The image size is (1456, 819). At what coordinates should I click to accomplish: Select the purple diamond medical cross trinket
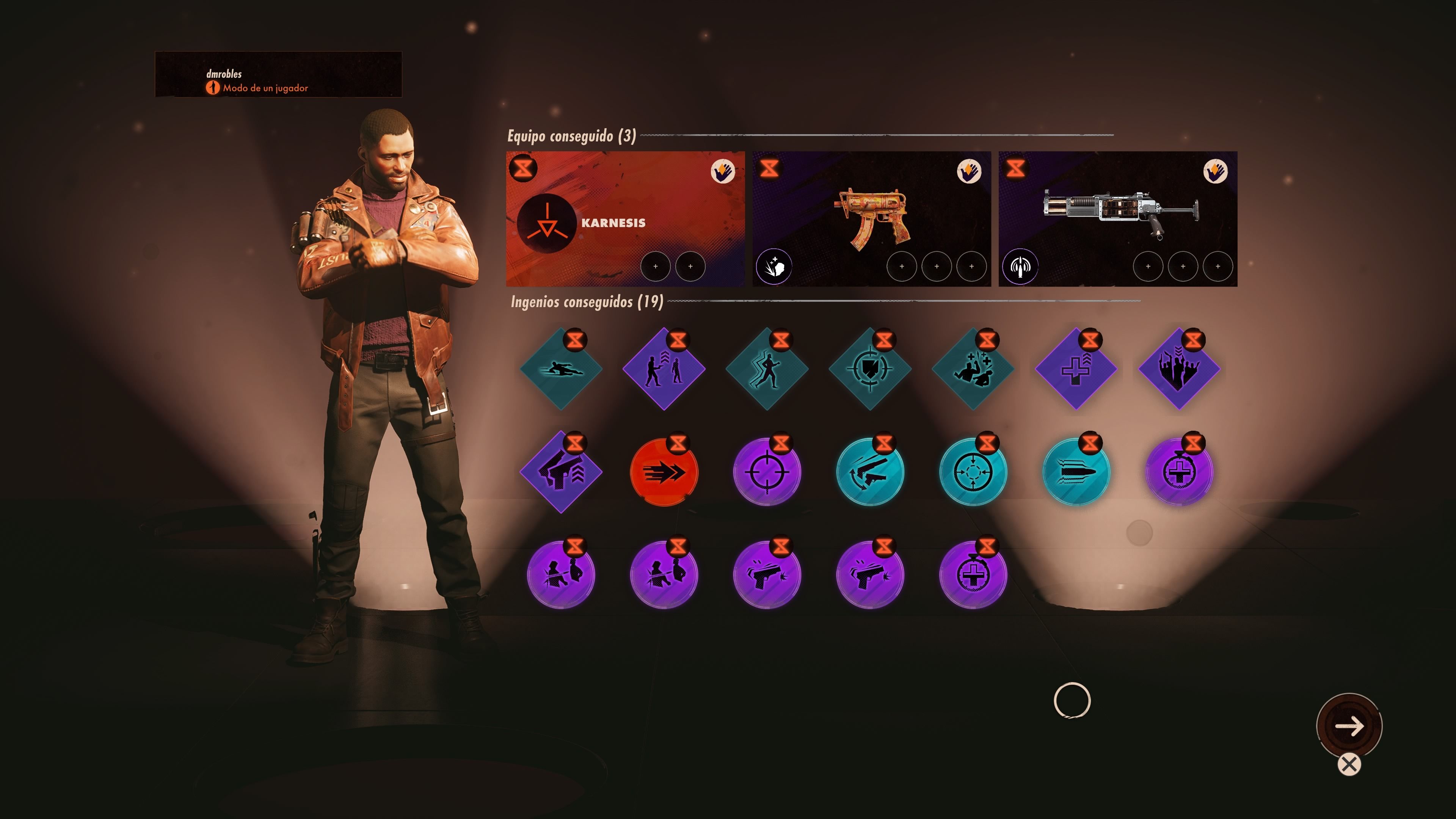[x=1076, y=369]
